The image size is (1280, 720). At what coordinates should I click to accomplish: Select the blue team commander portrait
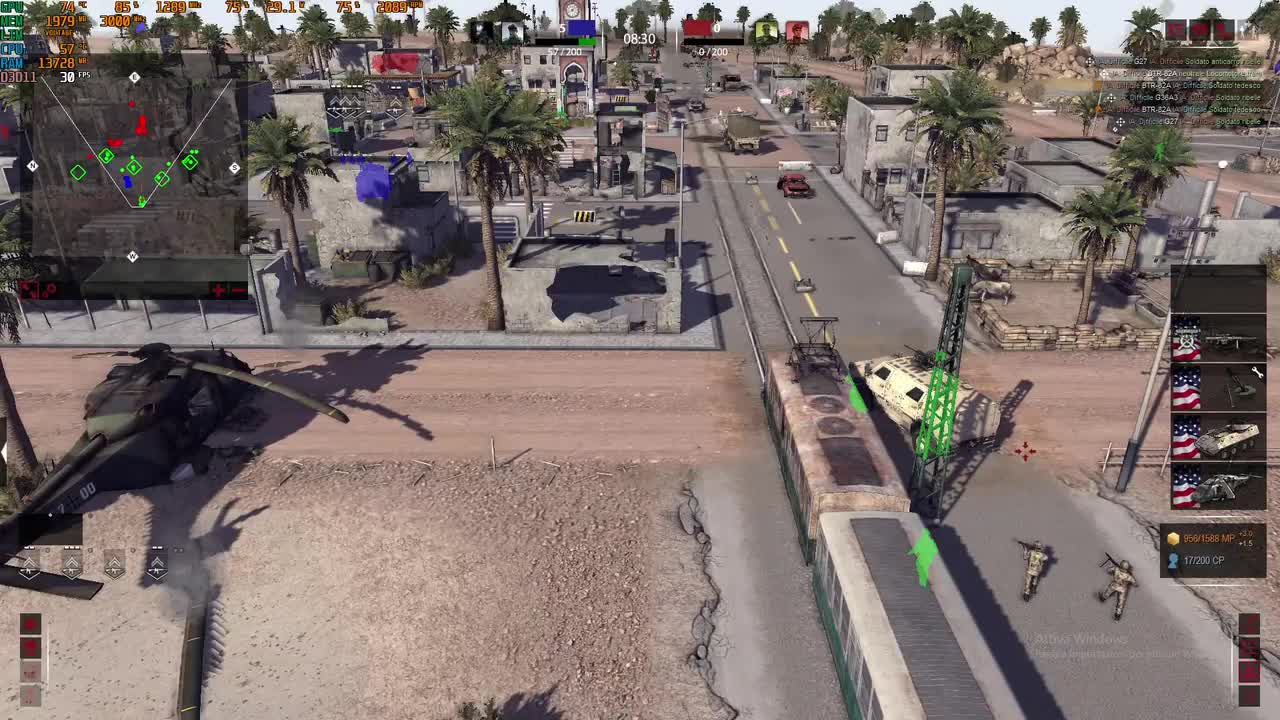click(x=512, y=30)
